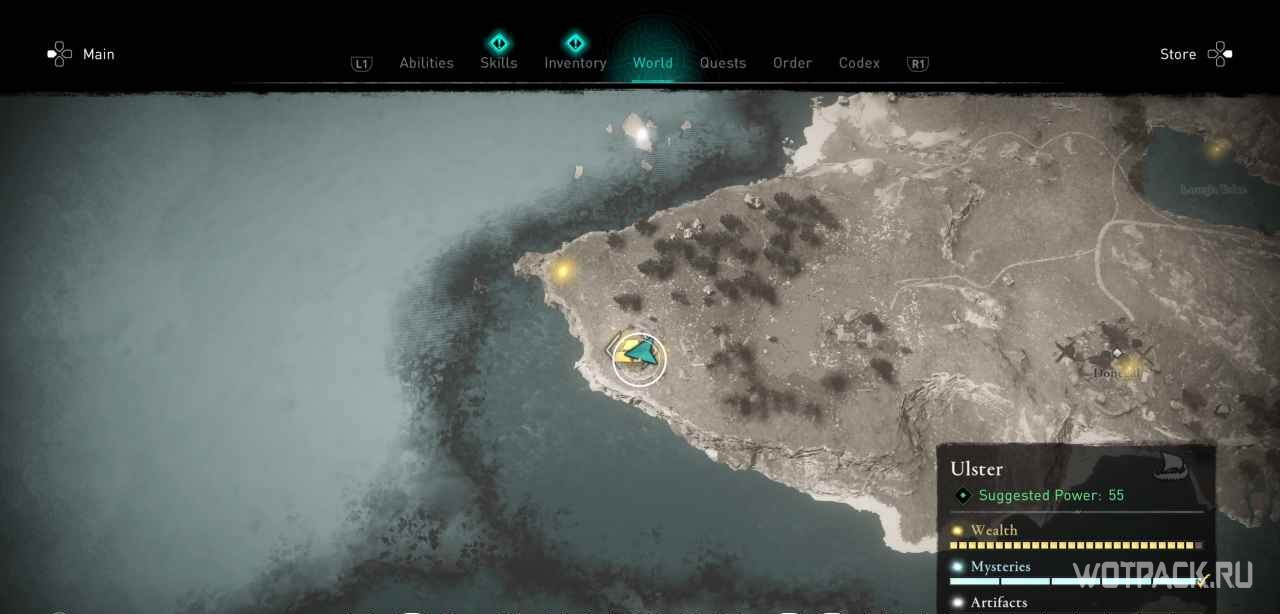Image resolution: width=1280 pixels, height=614 pixels.
Task: Select the player marker on the map
Action: pyautogui.click(x=639, y=357)
